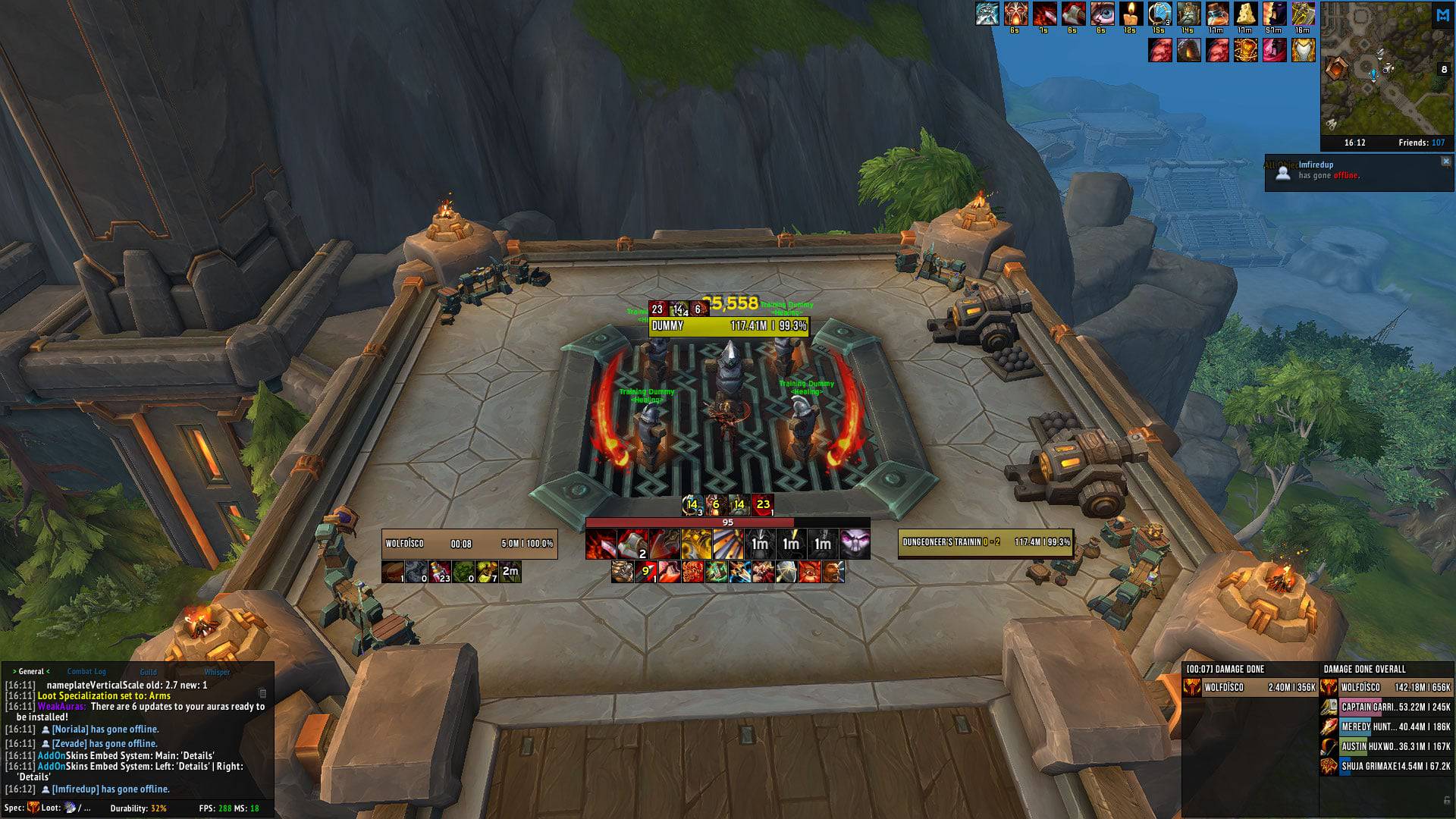Click the Spec icon in the bottom data bar

[33, 808]
